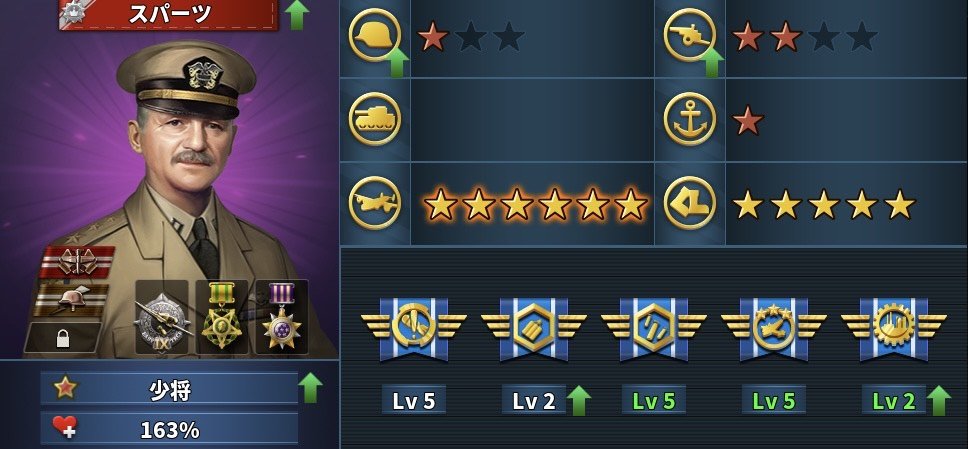Select the silver IX winged medal
Screen dimensions: 968x449
[x=161, y=317]
